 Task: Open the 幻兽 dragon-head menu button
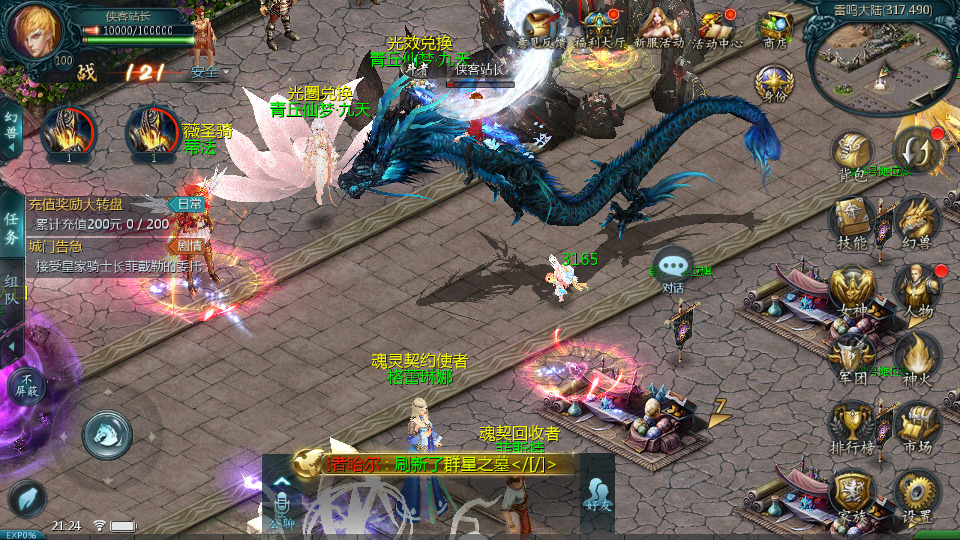coord(916,220)
